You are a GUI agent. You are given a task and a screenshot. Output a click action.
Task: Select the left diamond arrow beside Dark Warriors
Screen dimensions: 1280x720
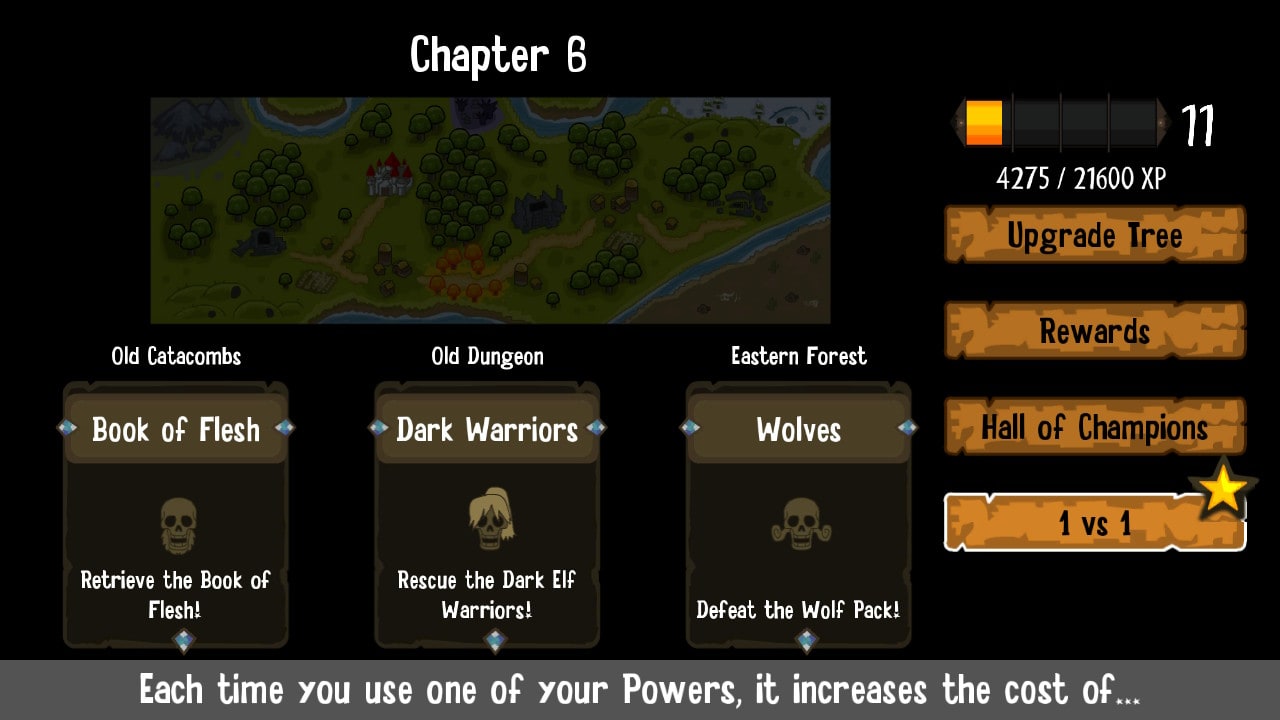tap(377, 427)
